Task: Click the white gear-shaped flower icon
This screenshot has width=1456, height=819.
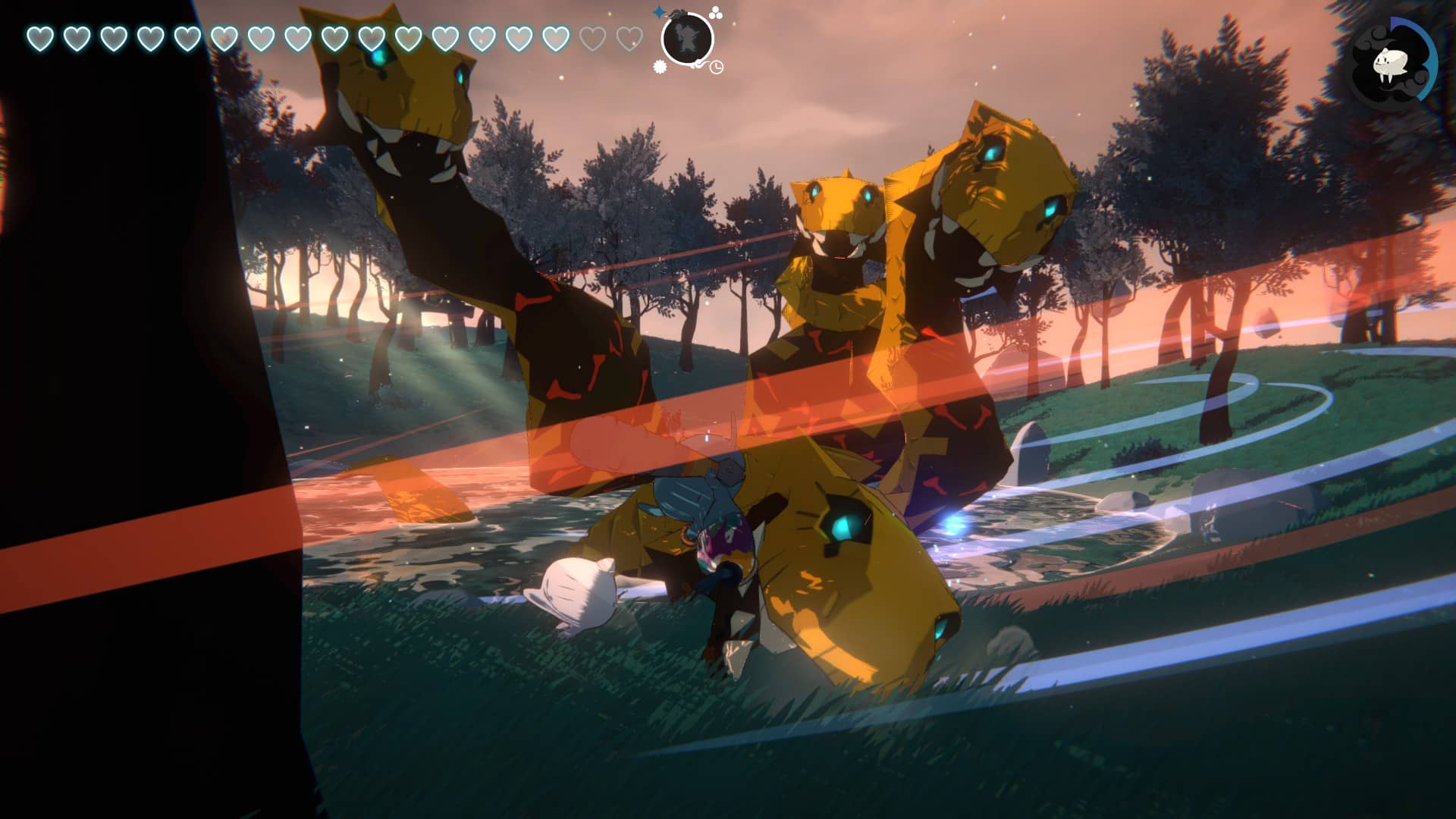Action: [x=660, y=67]
